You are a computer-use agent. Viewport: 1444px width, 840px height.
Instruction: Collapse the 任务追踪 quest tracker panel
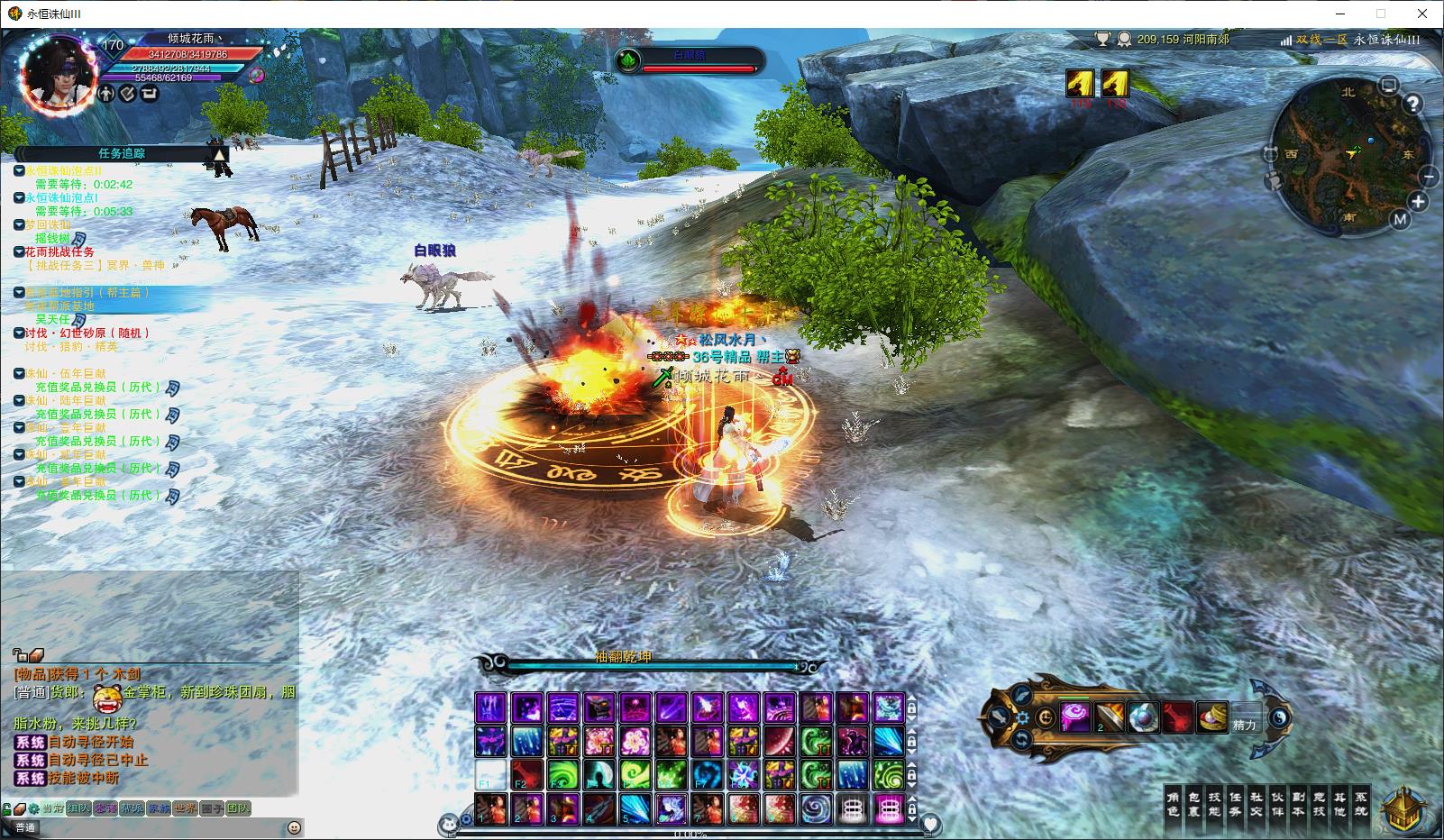219,154
